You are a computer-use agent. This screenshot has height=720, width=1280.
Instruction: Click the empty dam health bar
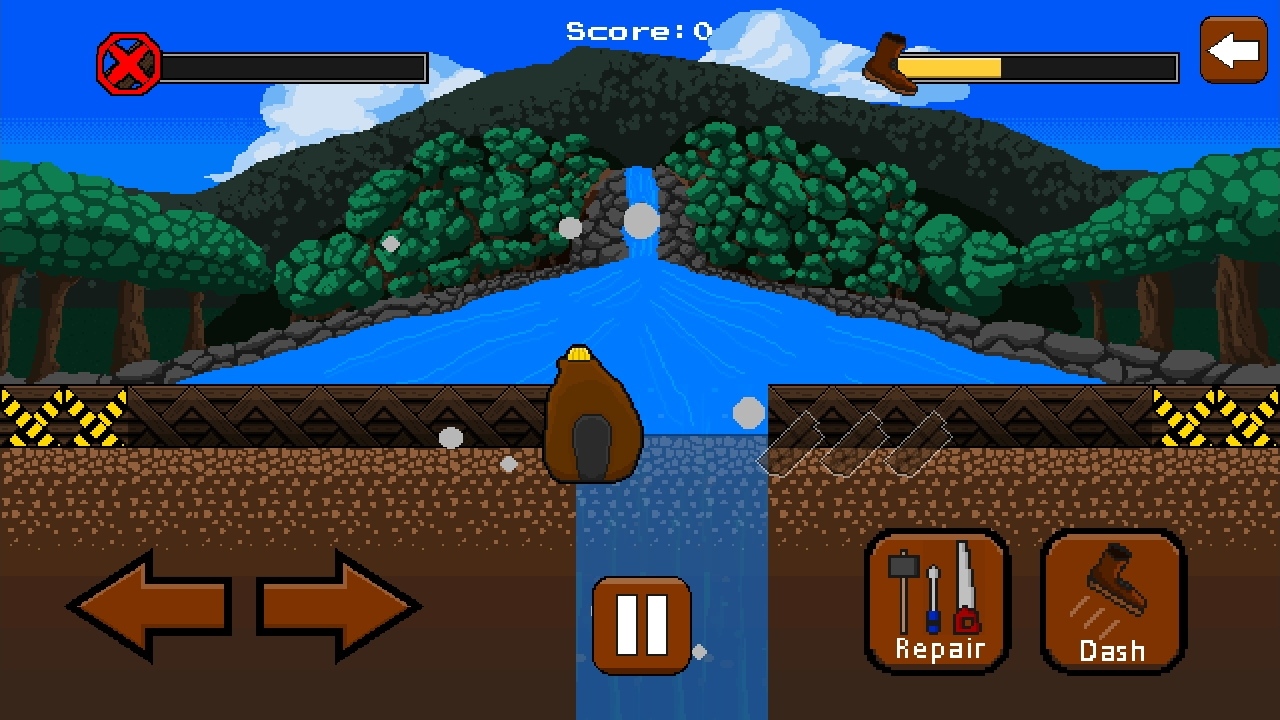(295, 65)
